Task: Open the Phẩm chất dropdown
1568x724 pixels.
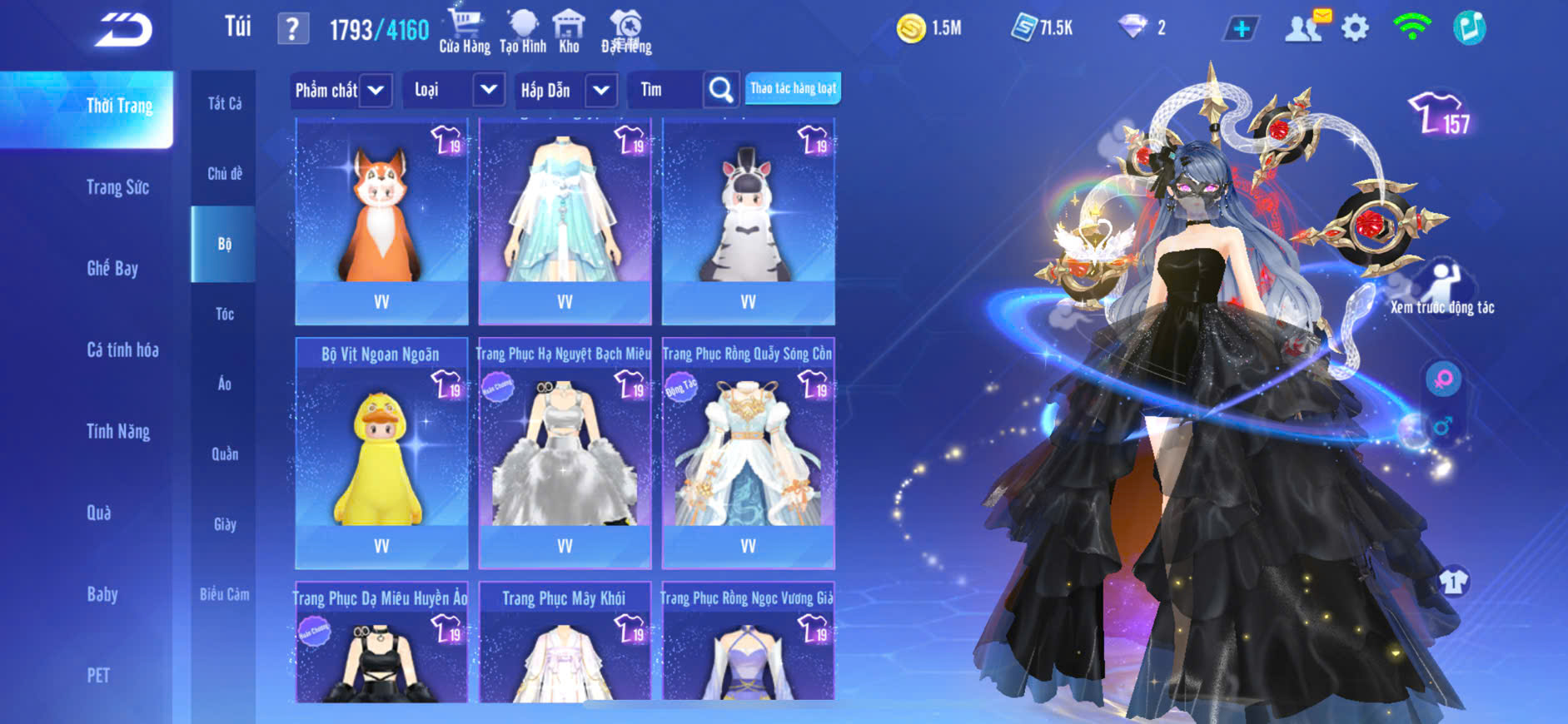Action: (376, 90)
